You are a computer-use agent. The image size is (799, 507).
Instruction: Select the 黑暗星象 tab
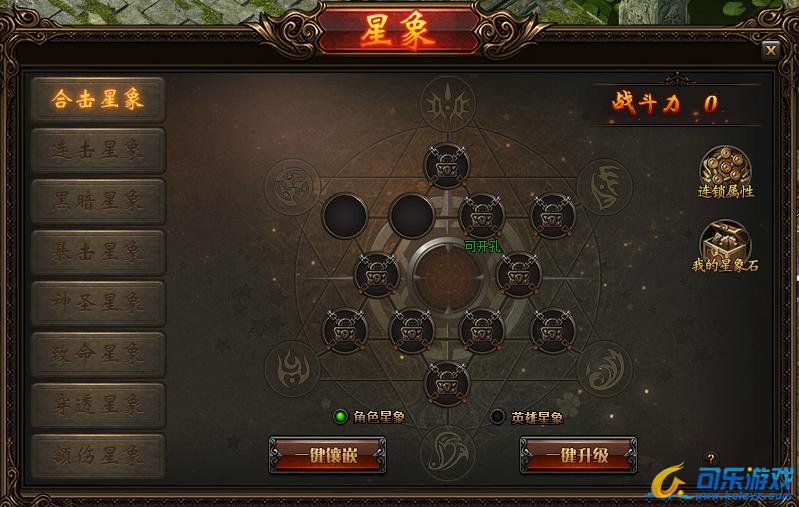98,201
